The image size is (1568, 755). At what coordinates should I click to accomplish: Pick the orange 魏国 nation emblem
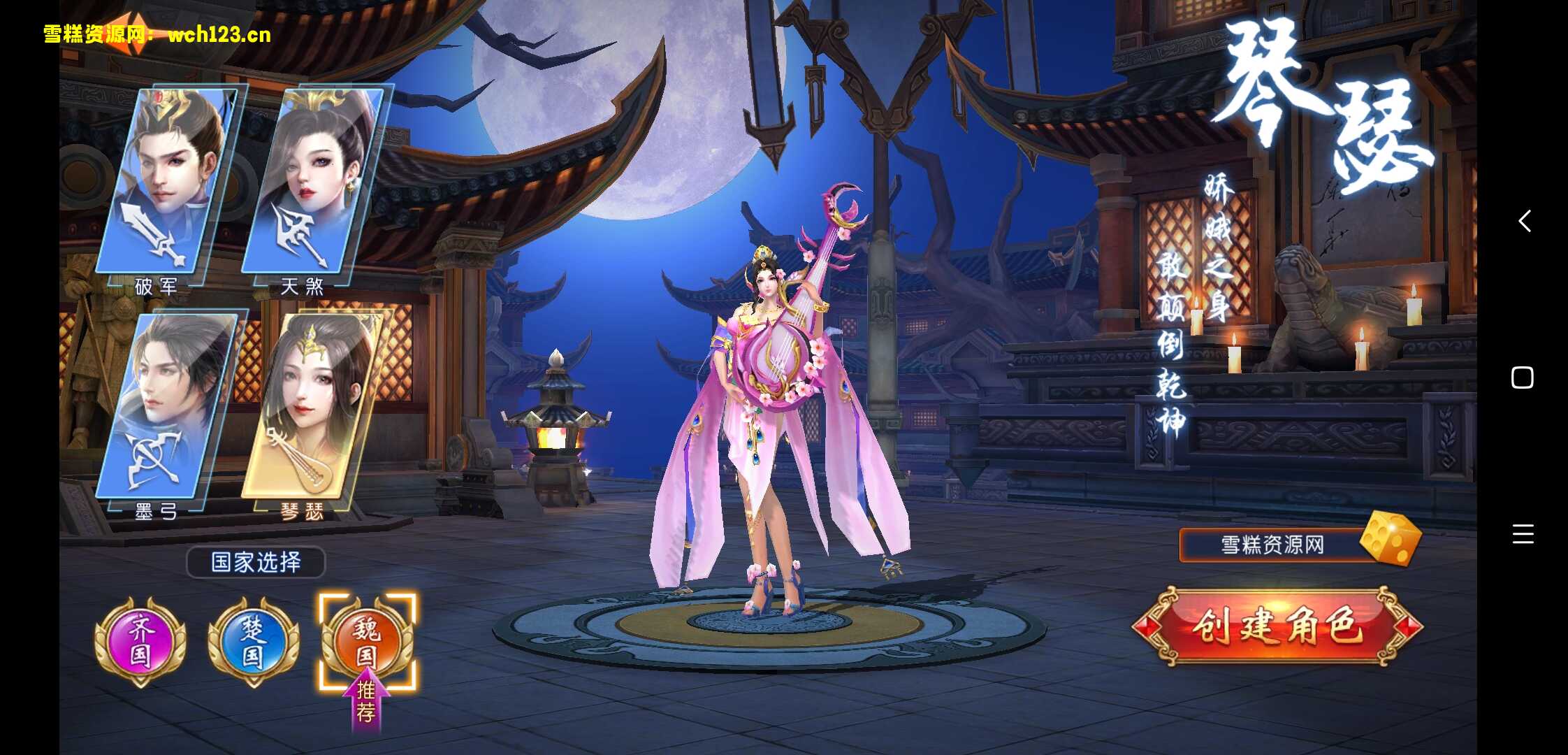[x=367, y=641]
